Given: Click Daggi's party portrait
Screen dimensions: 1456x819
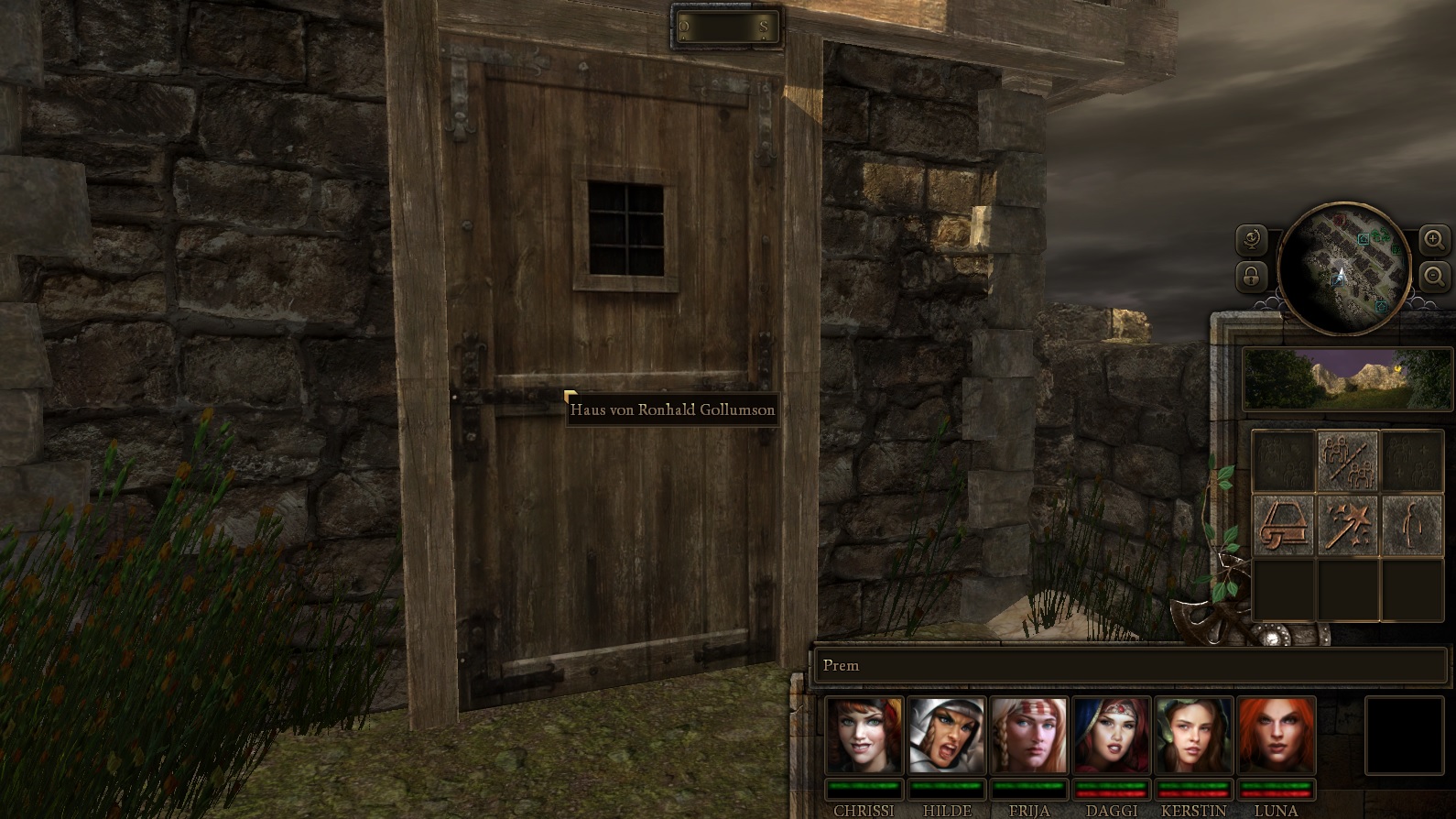Looking at the screenshot, I should tap(1111, 736).
